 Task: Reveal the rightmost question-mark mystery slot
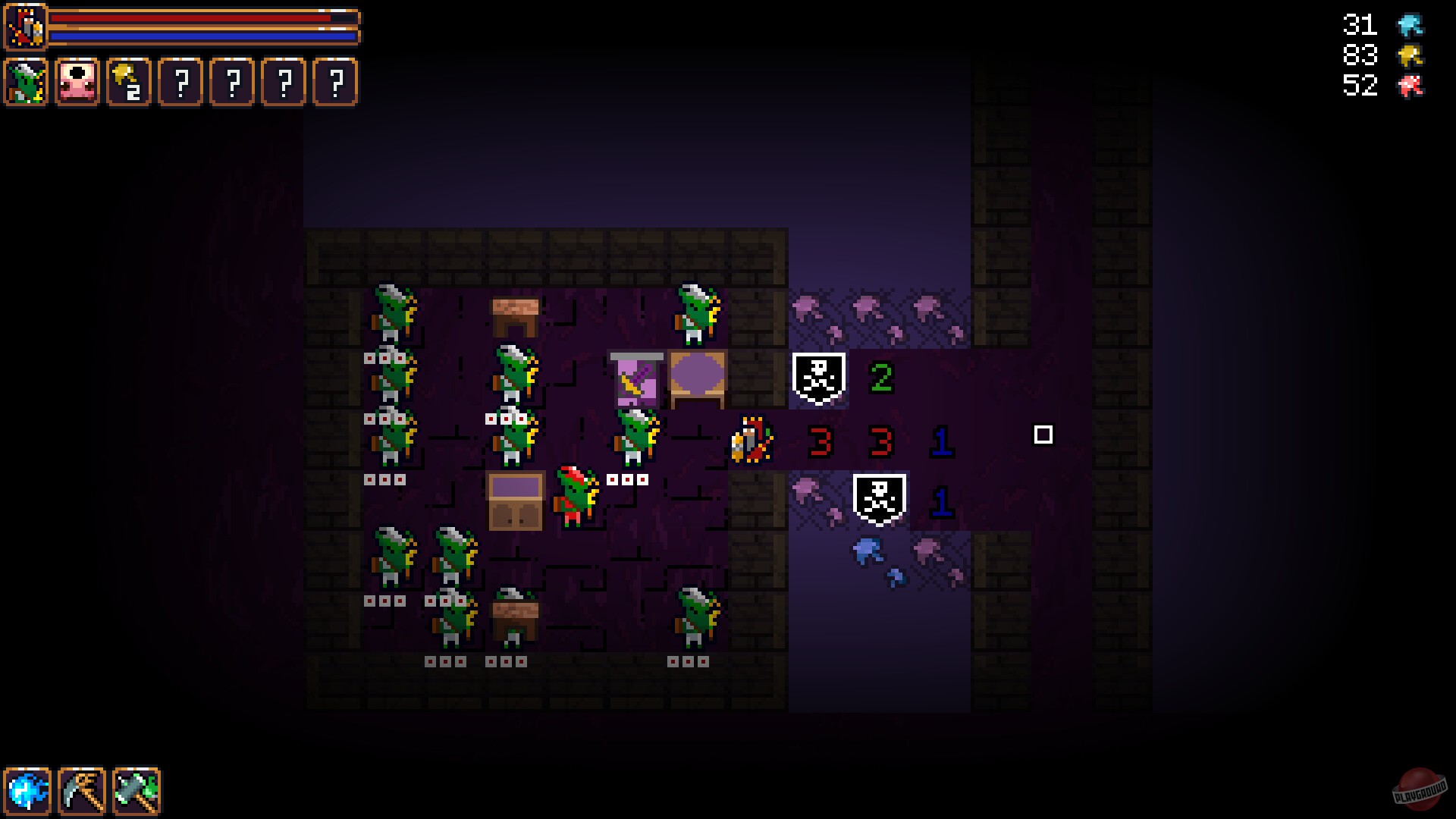pyautogui.click(x=336, y=81)
